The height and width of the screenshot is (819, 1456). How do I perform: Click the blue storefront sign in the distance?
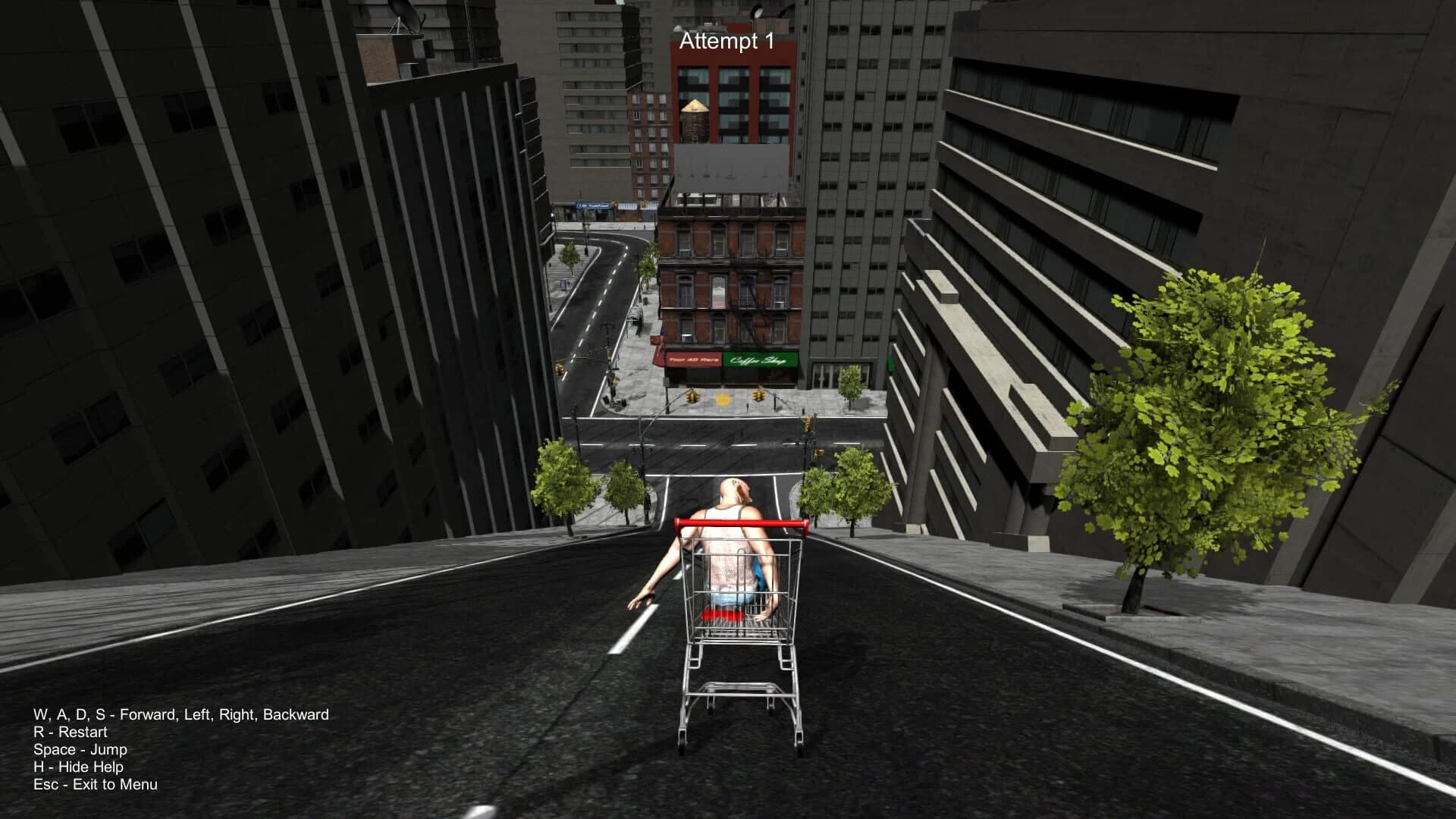pos(592,205)
